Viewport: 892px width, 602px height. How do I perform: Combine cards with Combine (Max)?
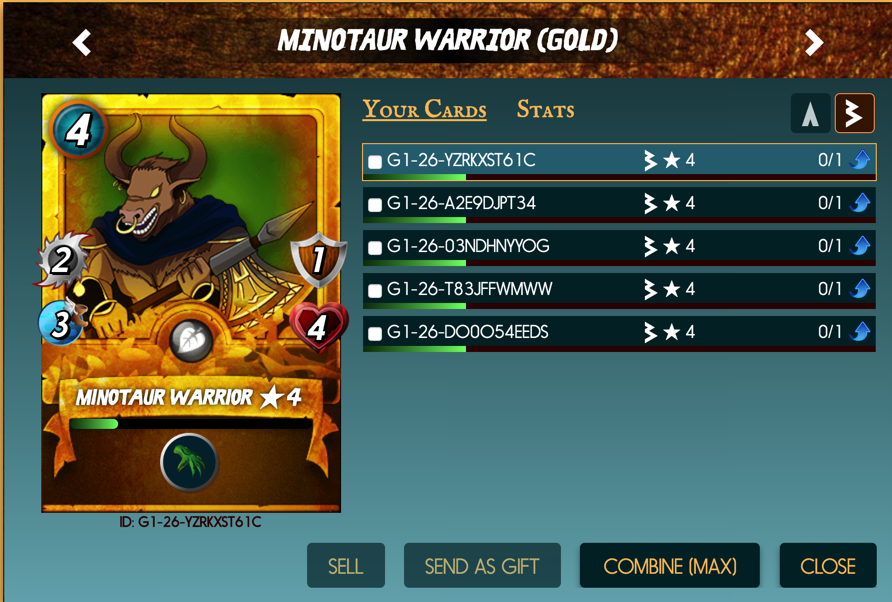point(670,566)
